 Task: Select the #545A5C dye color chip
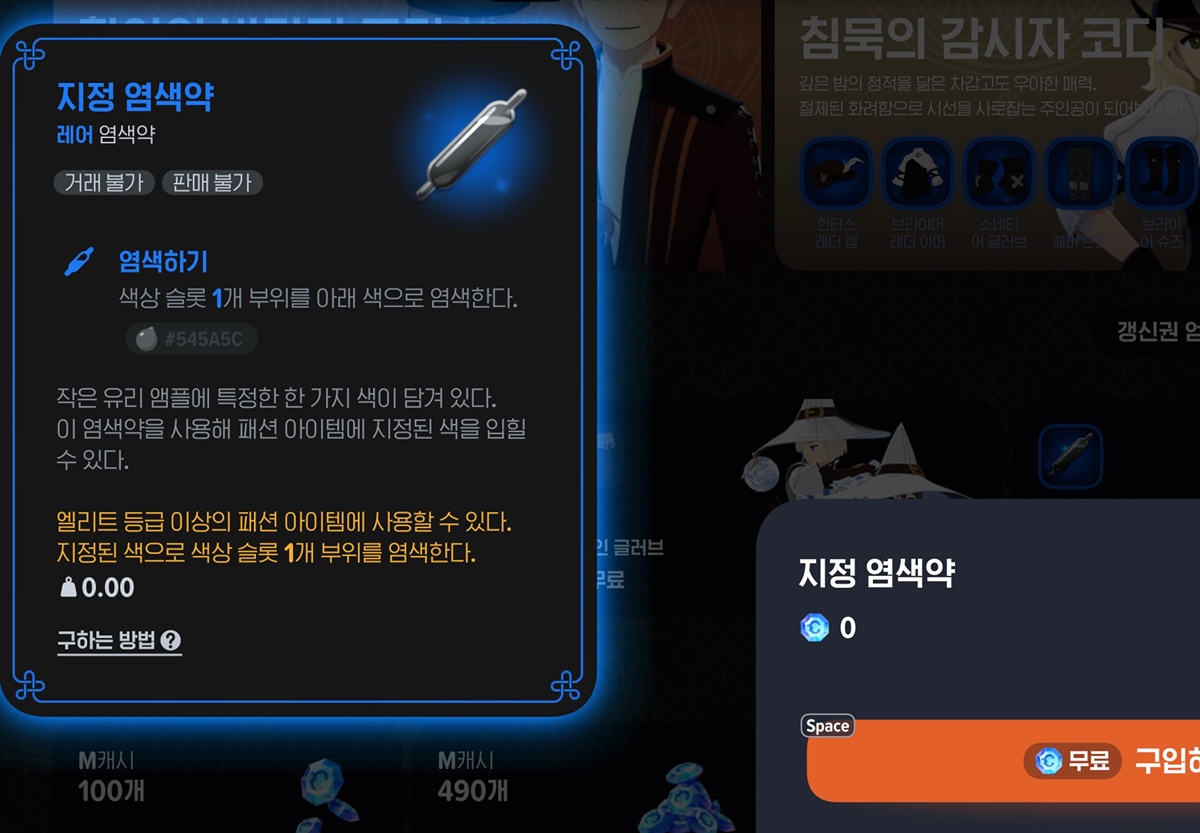(x=191, y=340)
